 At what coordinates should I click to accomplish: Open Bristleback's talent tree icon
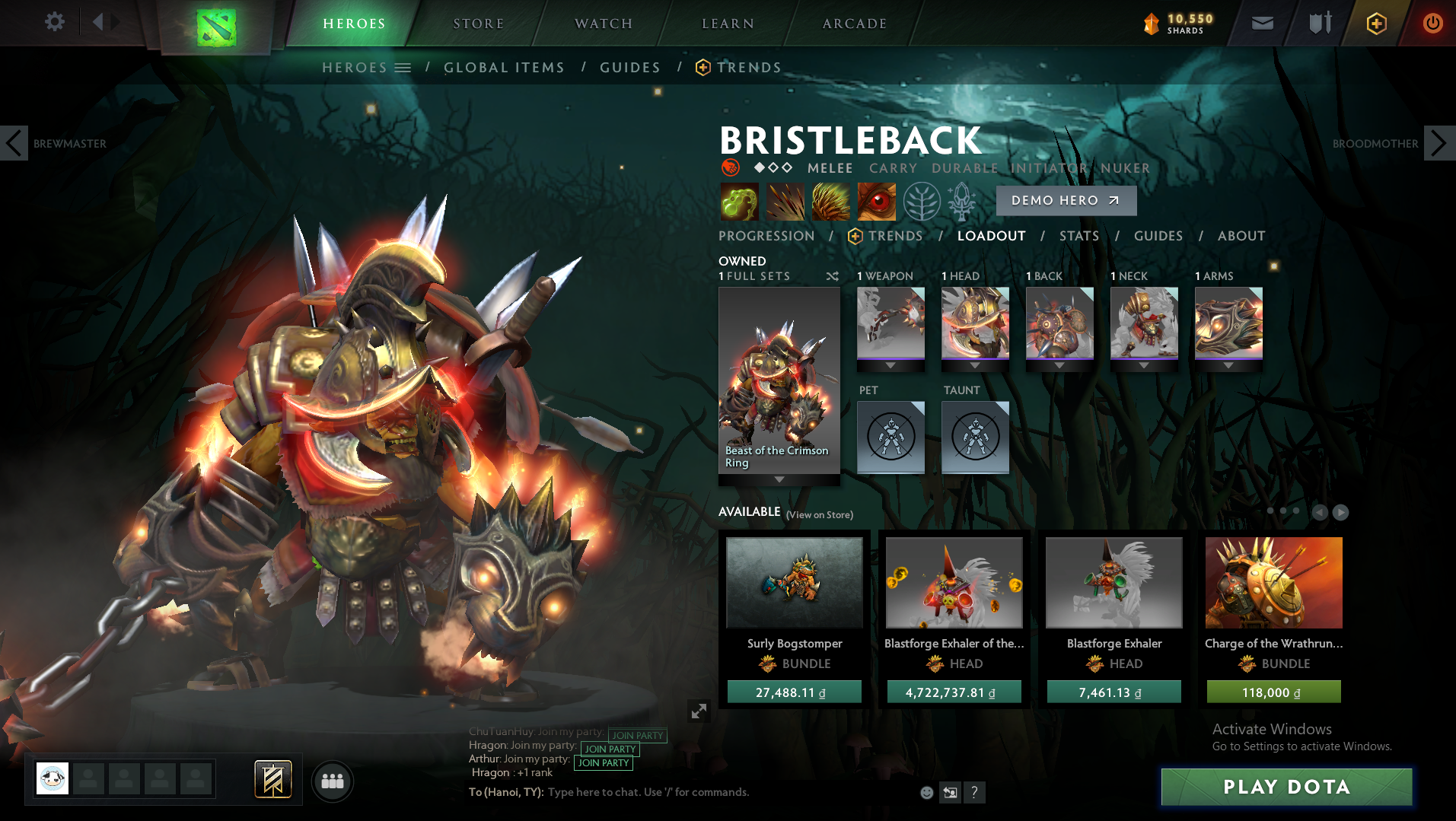(922, 201)
